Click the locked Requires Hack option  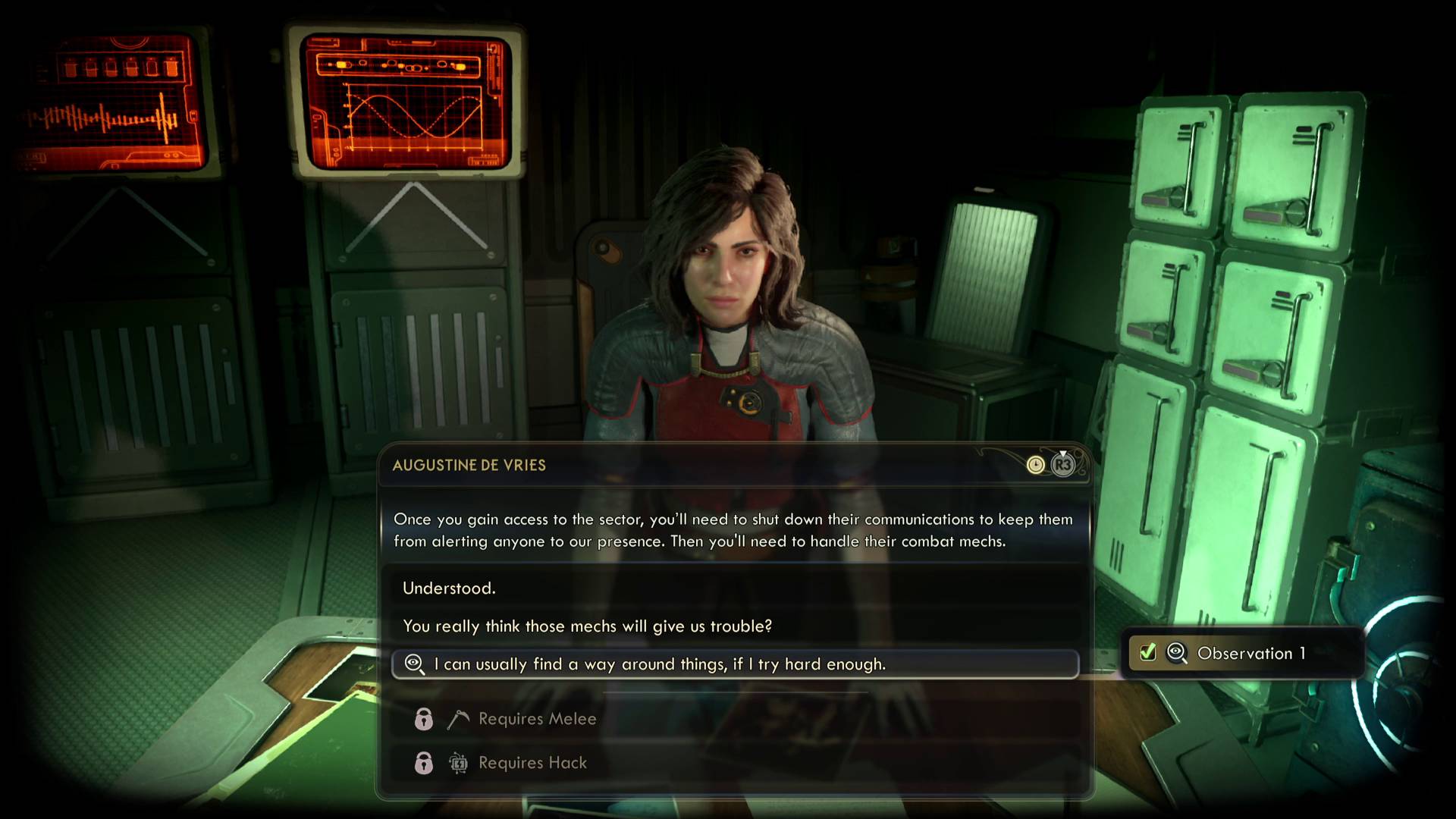click(x=532, y=763)
